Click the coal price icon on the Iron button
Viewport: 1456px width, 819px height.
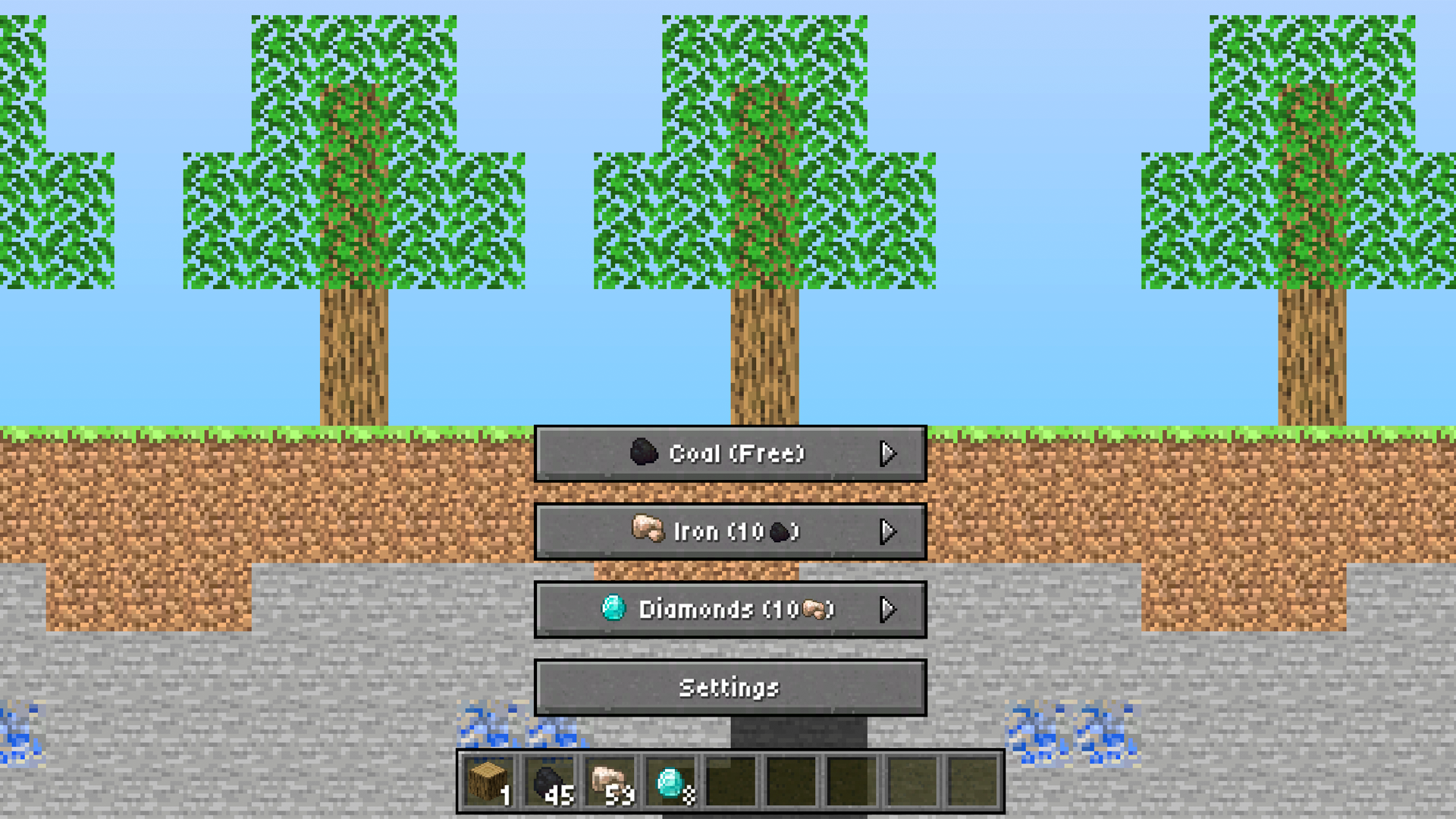coord(777,531)
